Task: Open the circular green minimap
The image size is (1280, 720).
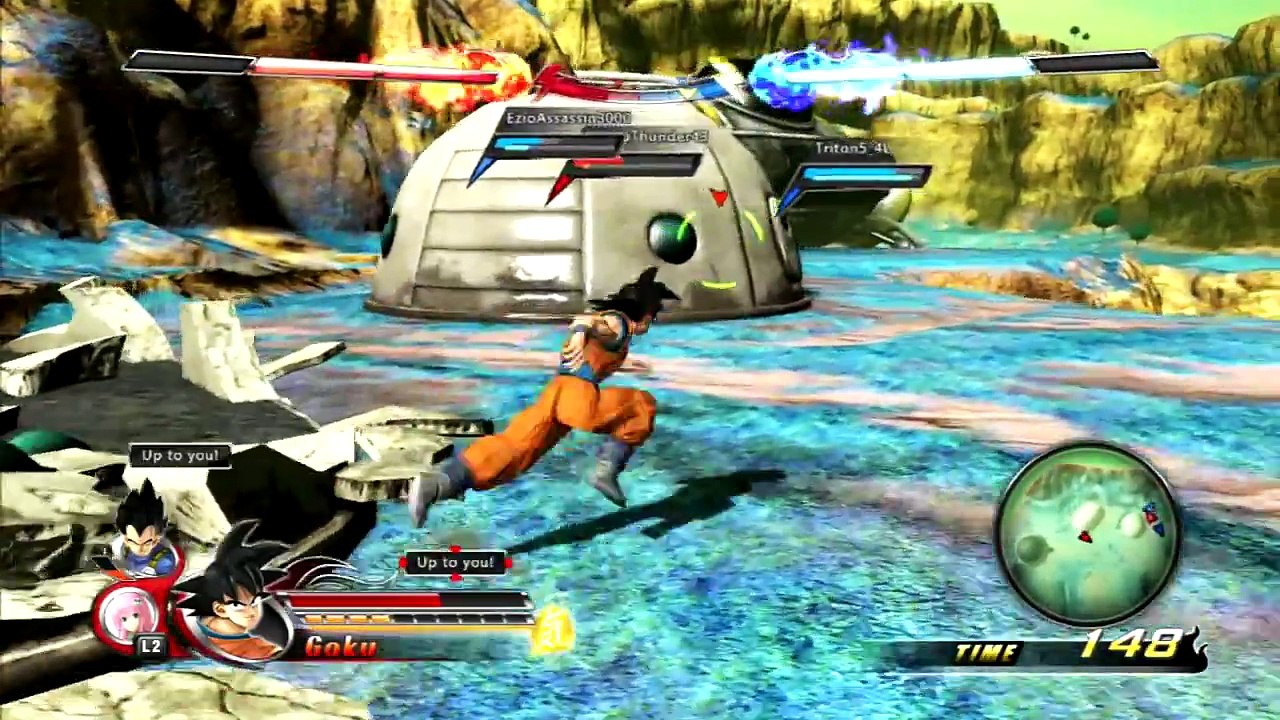Action: 1089,534
